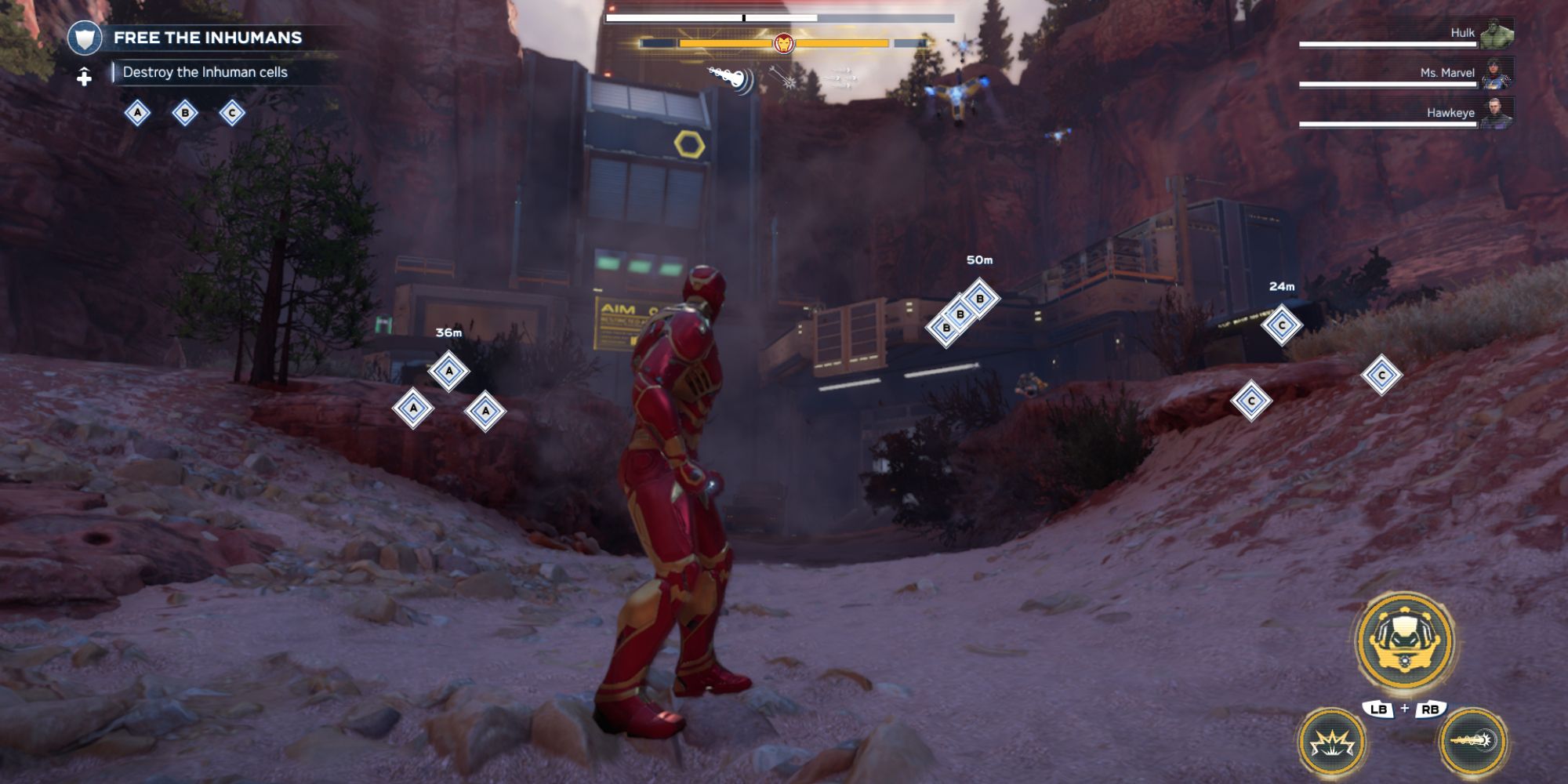Expand objective marker B in the mission panel

(x=184, y=114)
